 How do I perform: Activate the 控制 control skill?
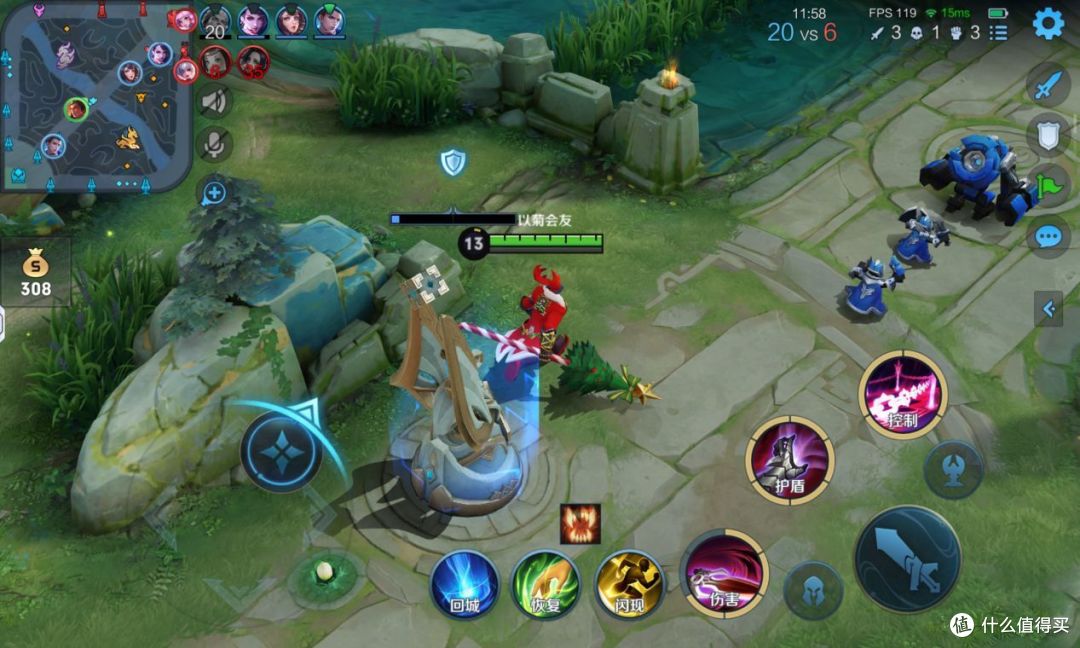[x=901, y=393]
